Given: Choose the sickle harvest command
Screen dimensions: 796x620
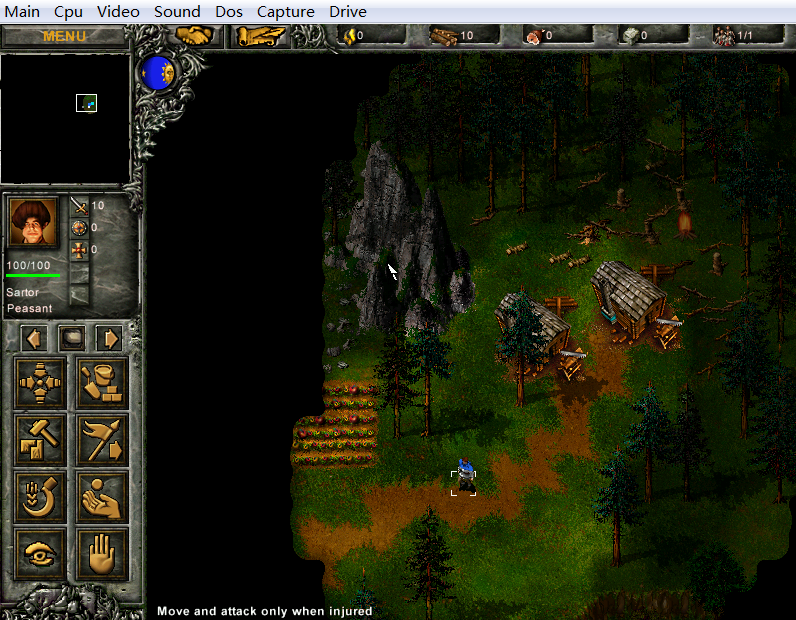Looking at the screenshot, I should click(41, 496).
